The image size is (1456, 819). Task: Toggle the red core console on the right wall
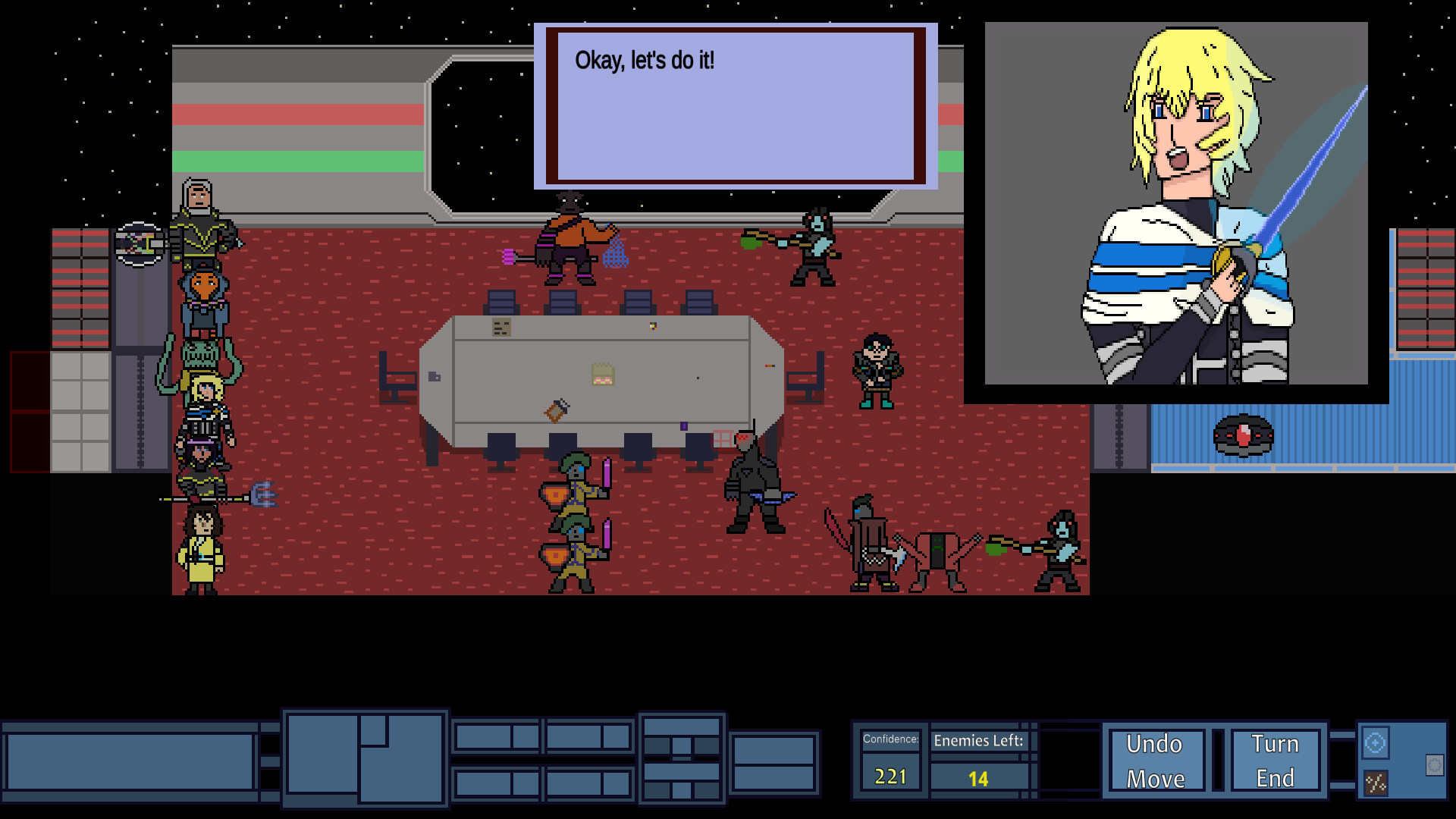(x=1244, y=435)
